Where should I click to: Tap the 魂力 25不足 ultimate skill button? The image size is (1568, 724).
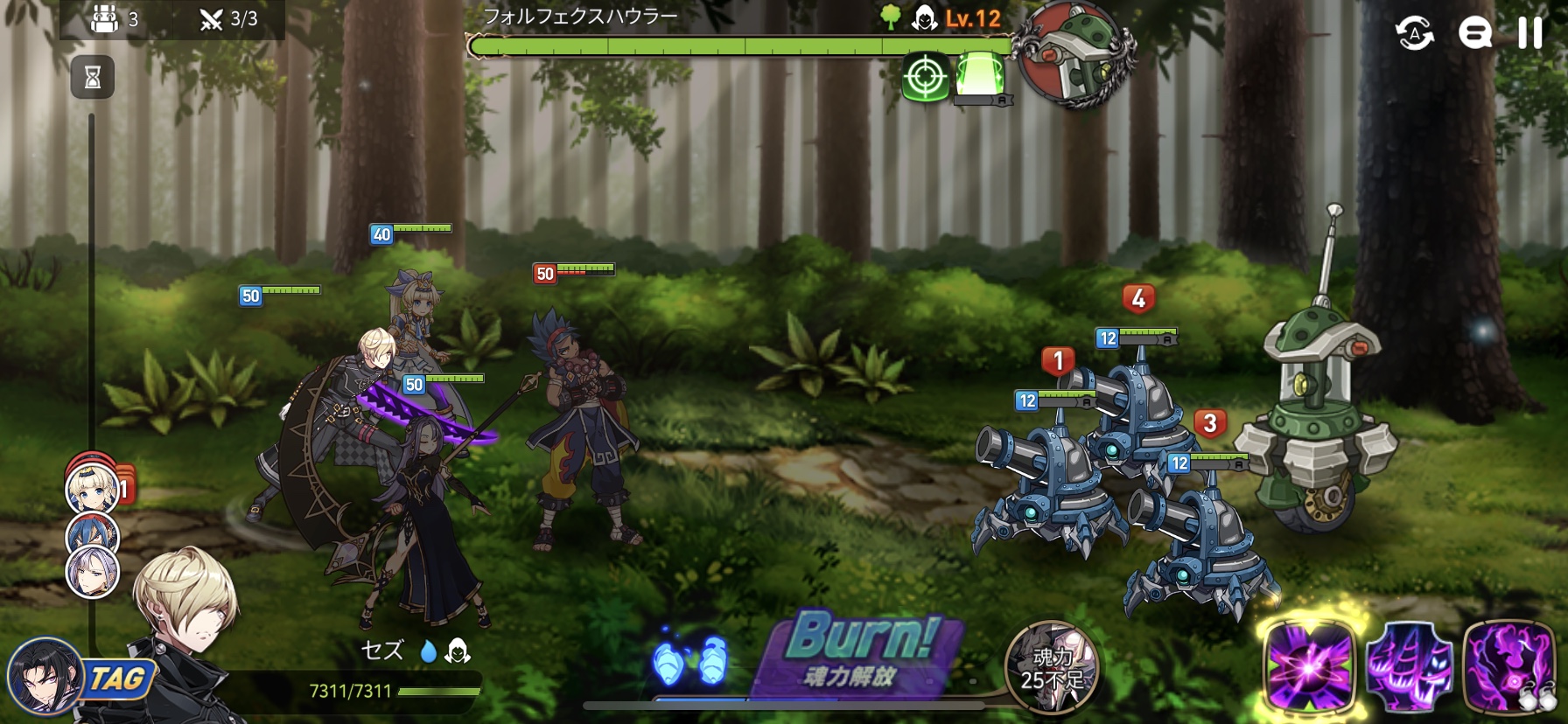tap(1051, 666)
